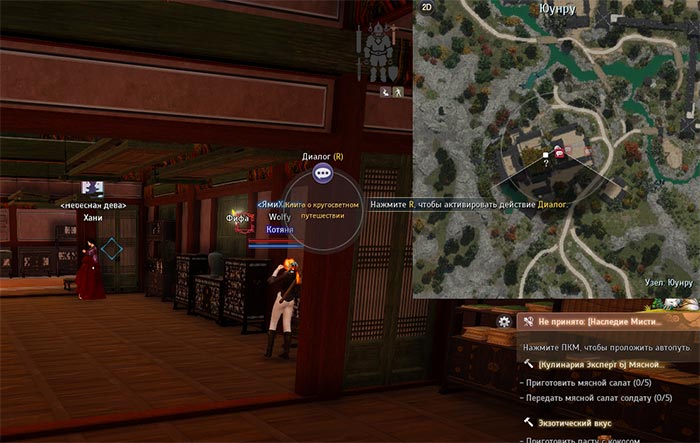Viewport: 700px width, 443px height.
Task: Click the red marker on minimap
Action: pos(561,152)
